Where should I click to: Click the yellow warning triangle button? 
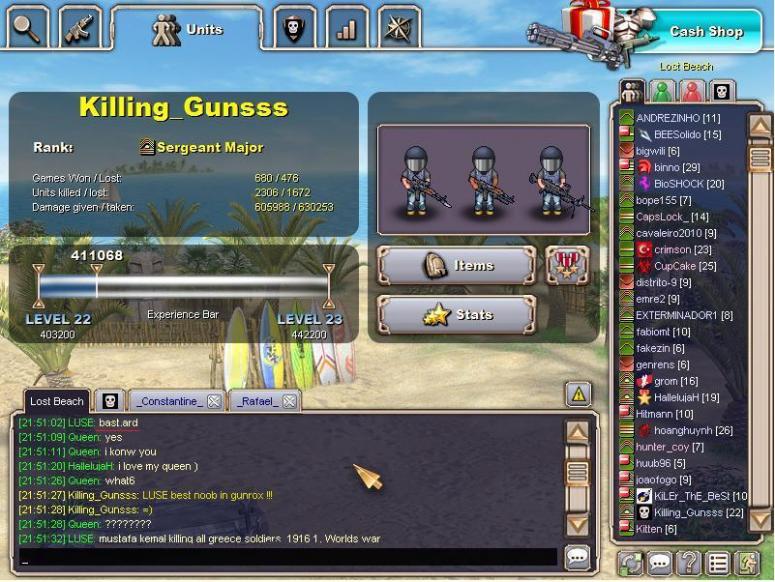(578, 394)
